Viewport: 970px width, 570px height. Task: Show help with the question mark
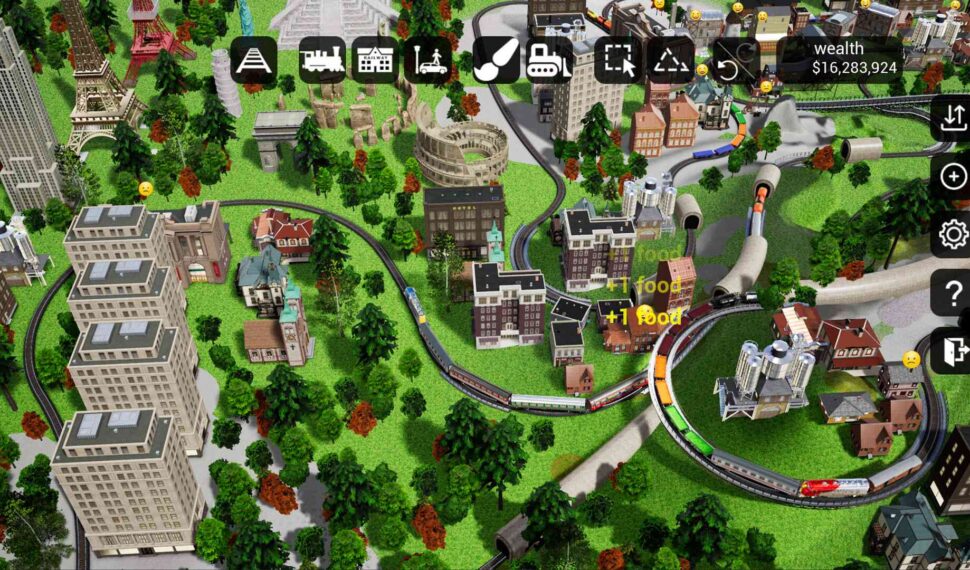click(x=953, y=294)
